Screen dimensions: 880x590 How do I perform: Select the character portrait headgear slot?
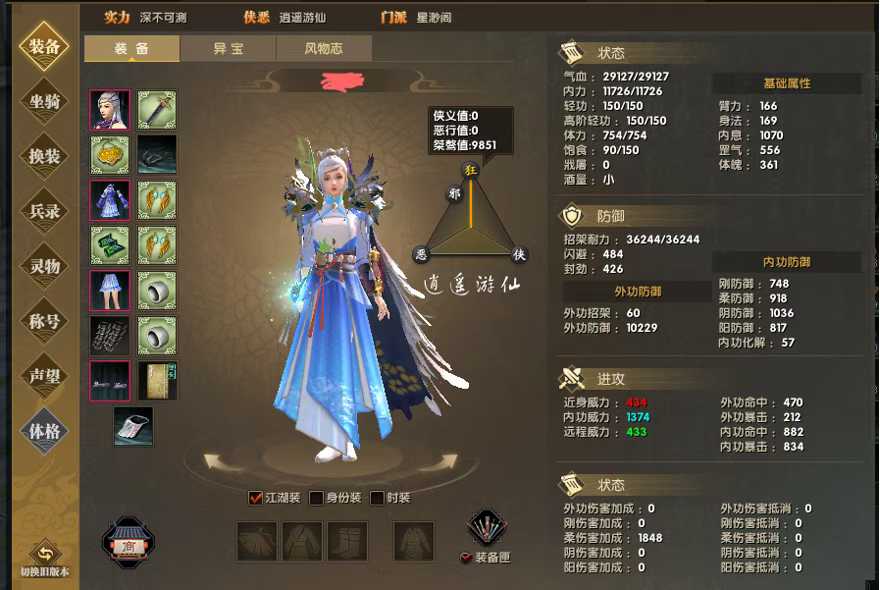click(110, 110)
